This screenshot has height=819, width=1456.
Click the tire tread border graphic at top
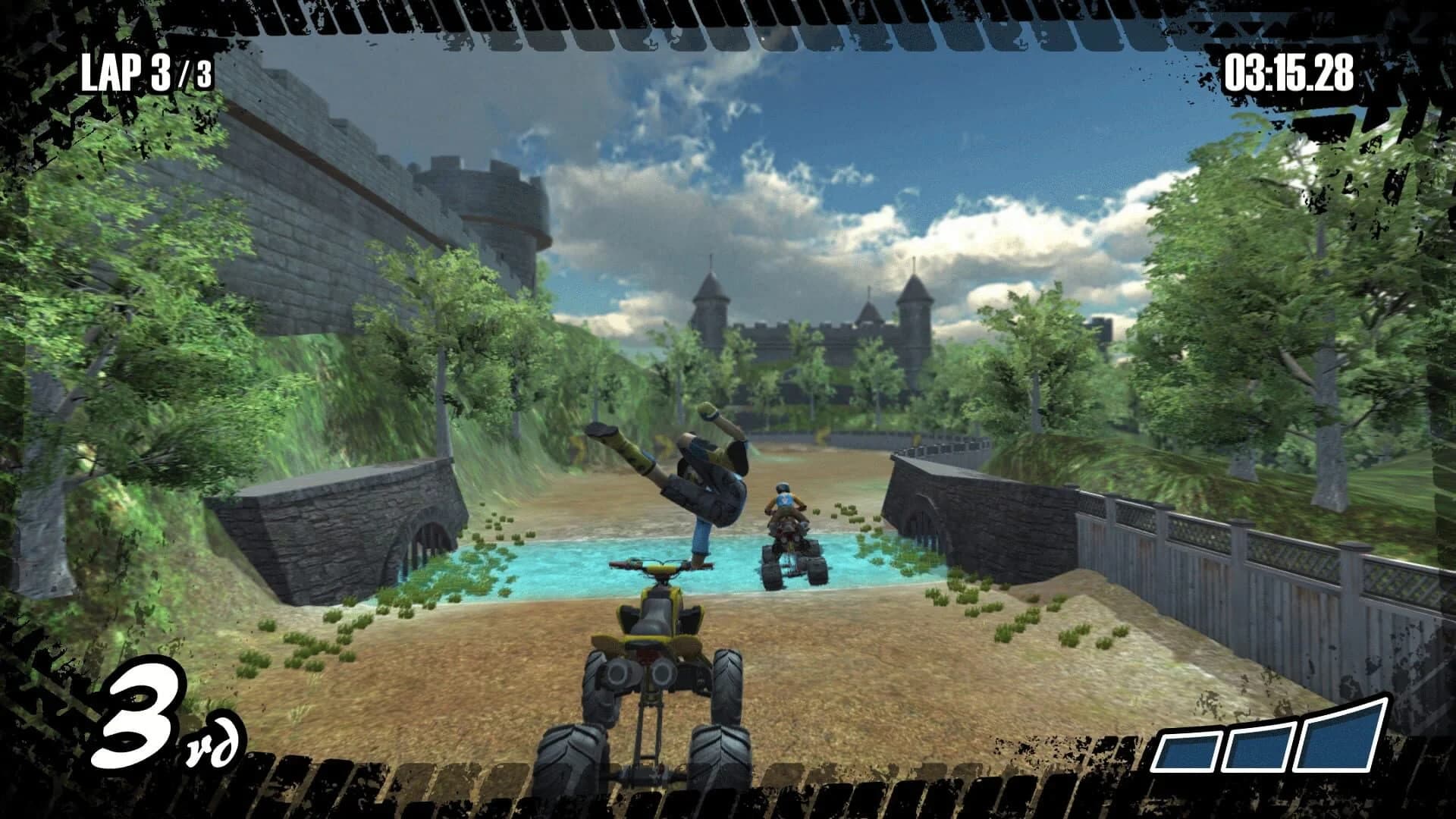(728, 19)
